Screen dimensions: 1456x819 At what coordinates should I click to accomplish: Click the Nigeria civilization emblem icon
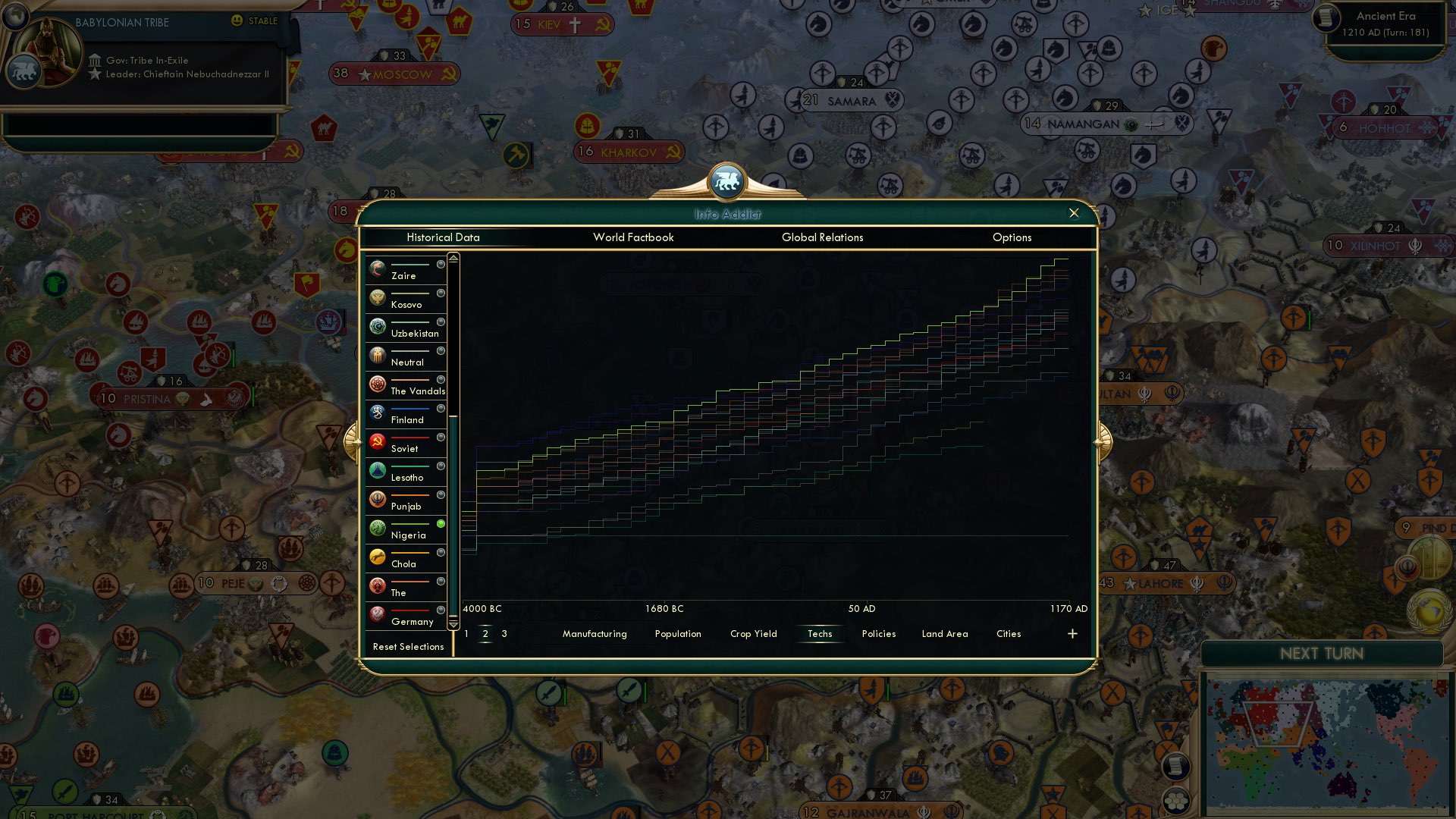(x=377, y=526)
